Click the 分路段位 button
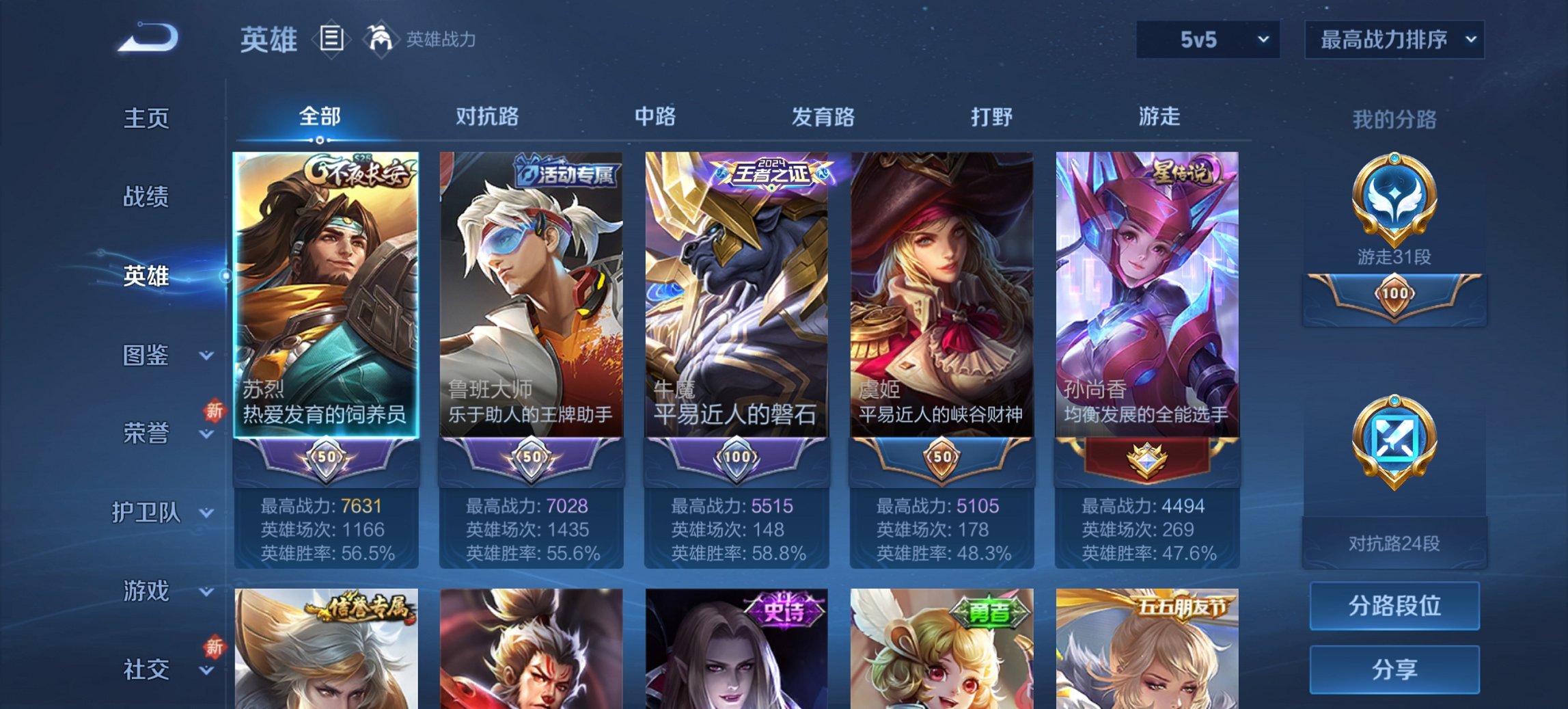The width and height of the screenshot is (1568, 709). click(1394, 605)
